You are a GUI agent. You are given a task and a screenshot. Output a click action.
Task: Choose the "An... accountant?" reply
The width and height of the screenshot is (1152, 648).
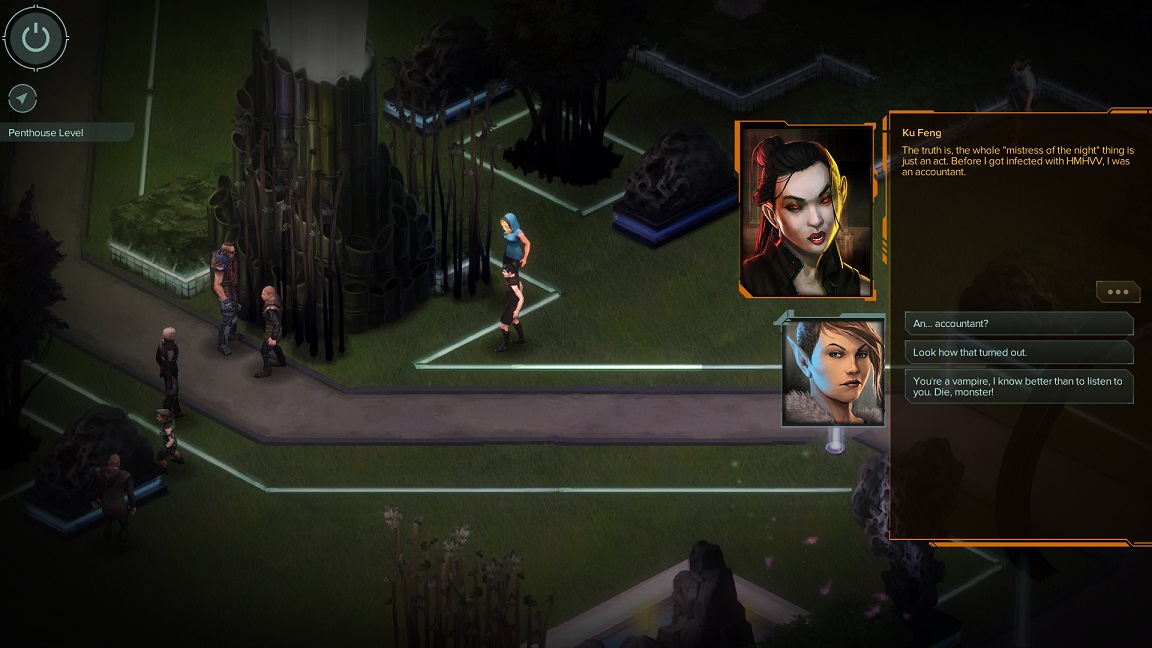point(1018,323)
